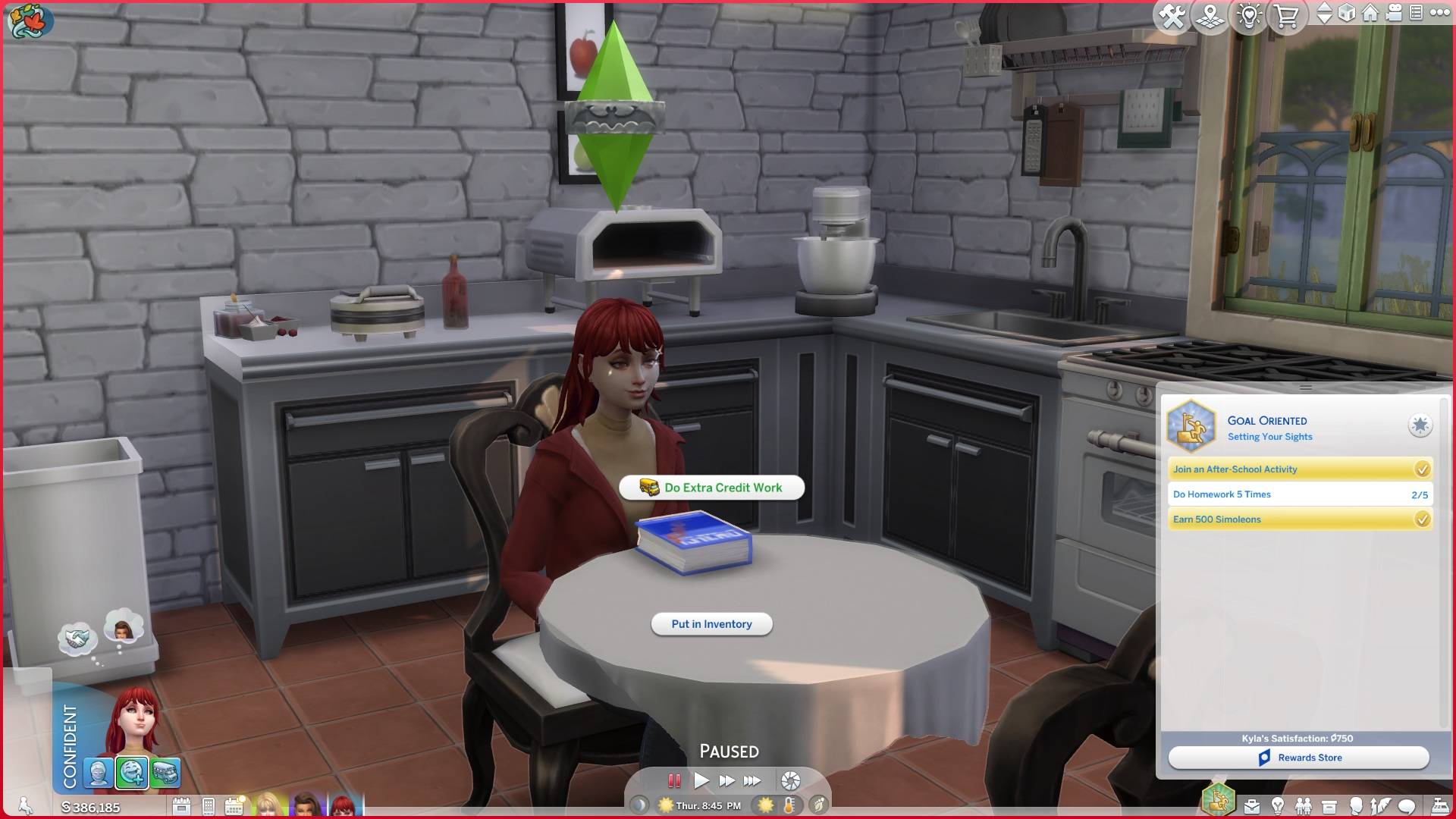Open the notifications wall list icon
This screenshot has width=1456, height=819.
1416,14
